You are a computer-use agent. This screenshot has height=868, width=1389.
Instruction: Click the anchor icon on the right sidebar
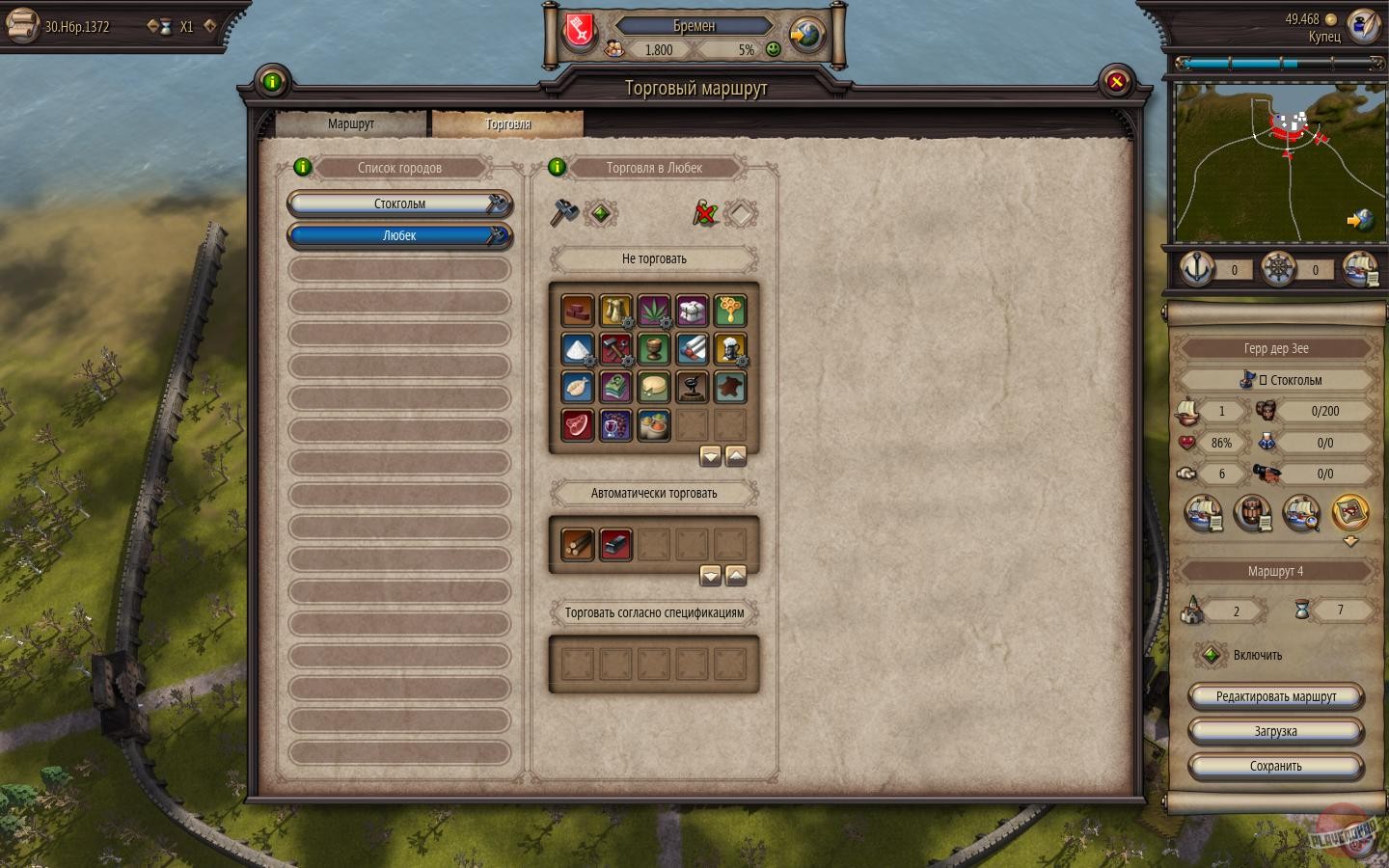pos(1196,269)
